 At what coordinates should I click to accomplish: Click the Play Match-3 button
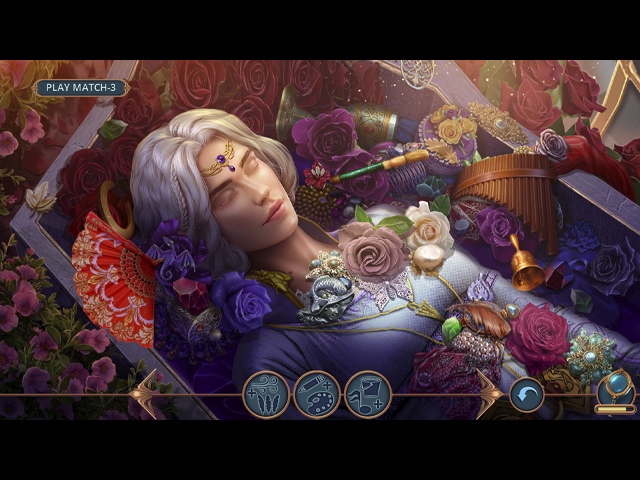click(81, 88)
